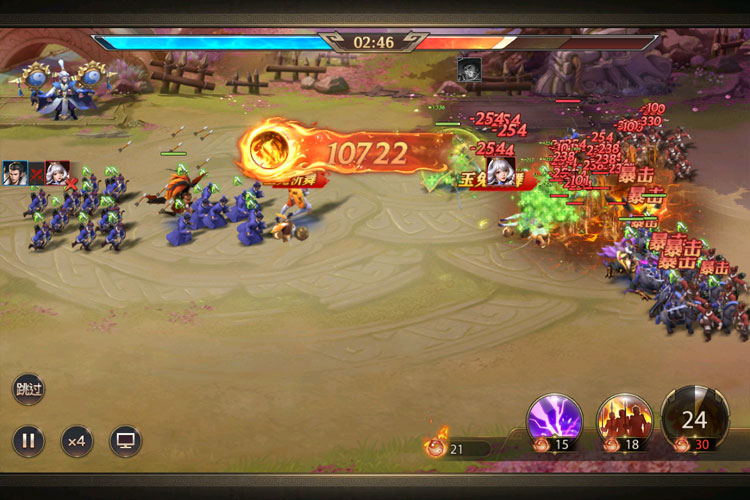Pause the battle
750x500 pixels.
(x=28, y=440)
